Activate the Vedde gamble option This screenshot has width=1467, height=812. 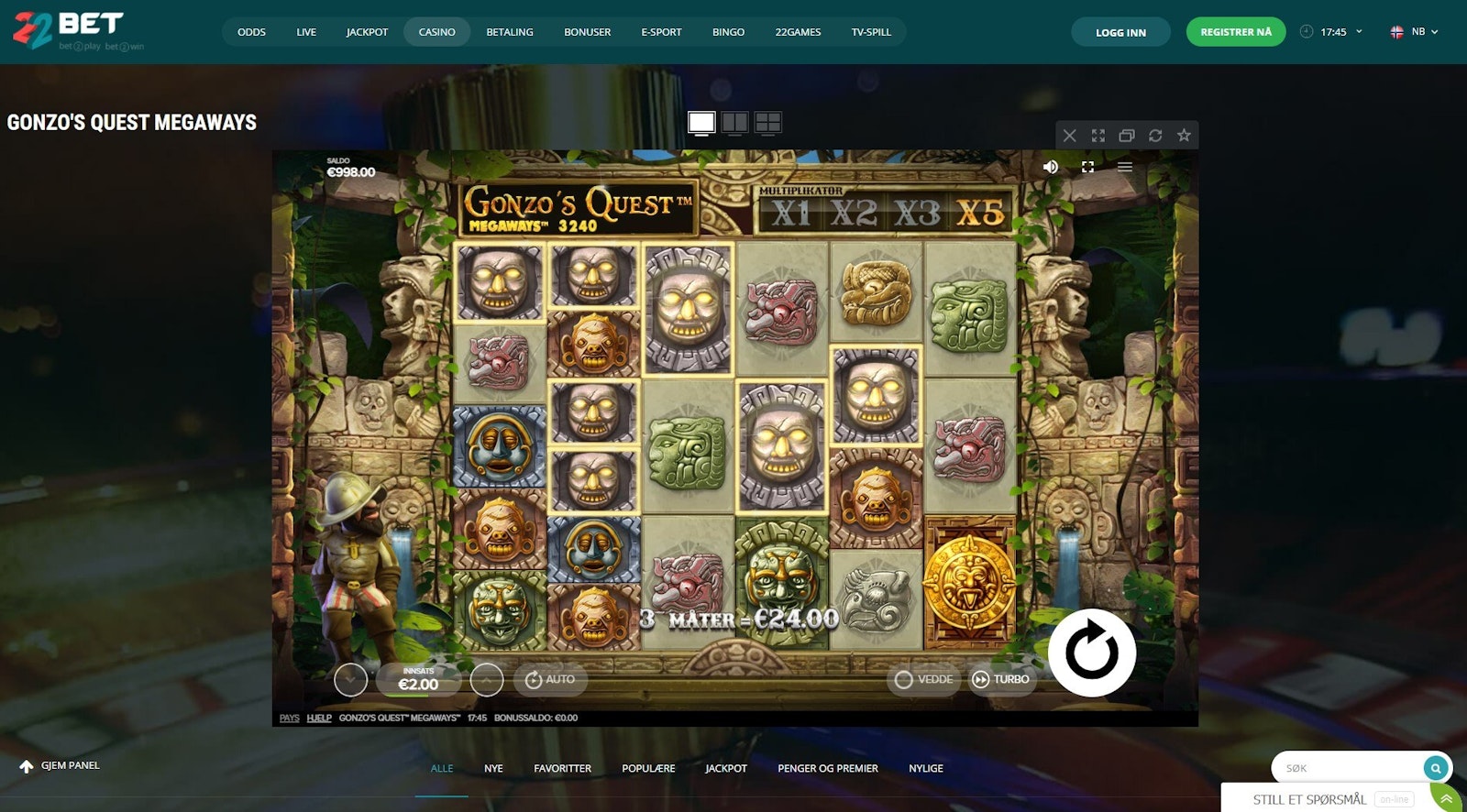click(x=923, y=679)
